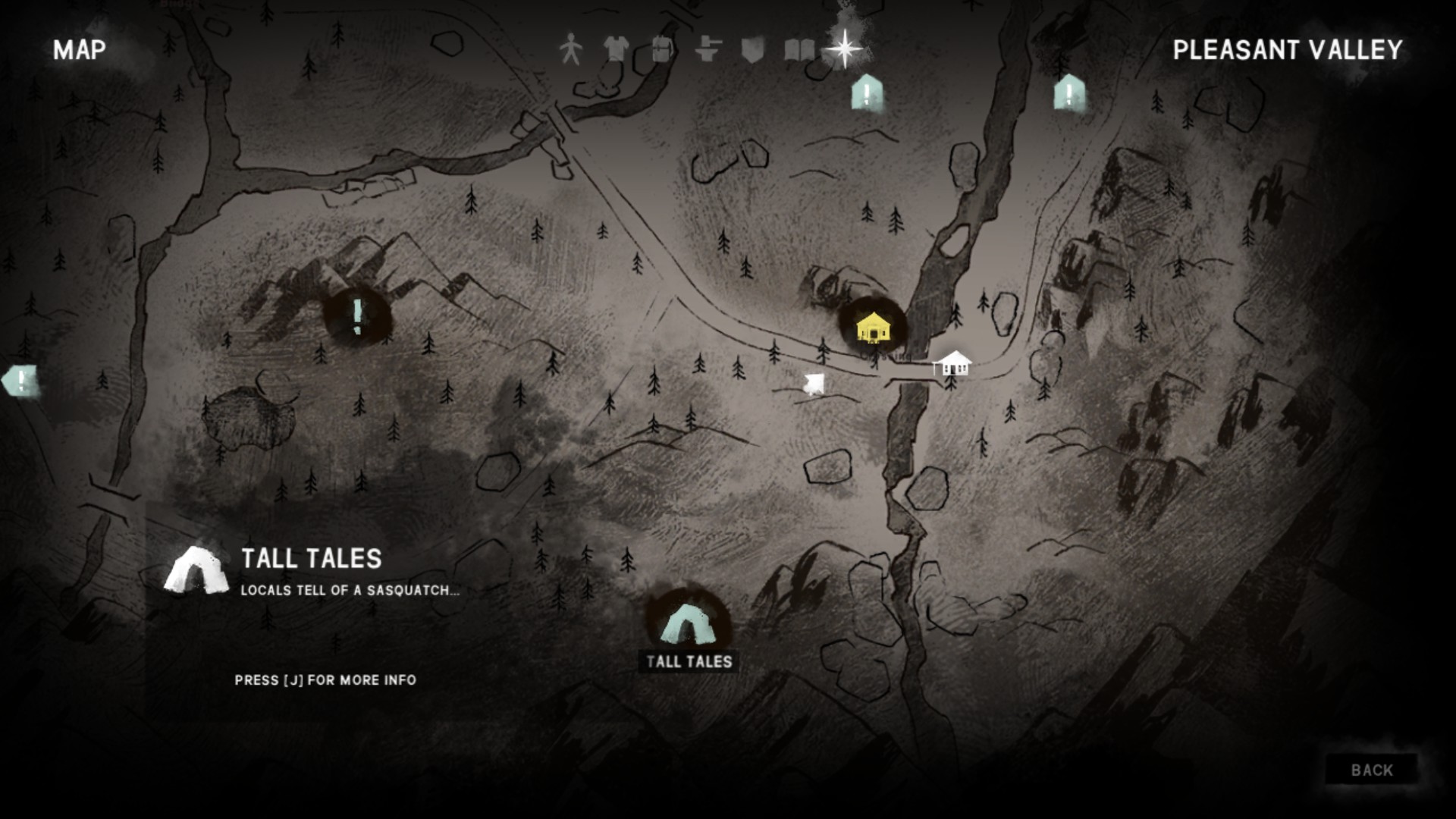1456x819 pixels.
Task: Select the exclamation marker near the mountains
Action: click(x=357, y=316)
